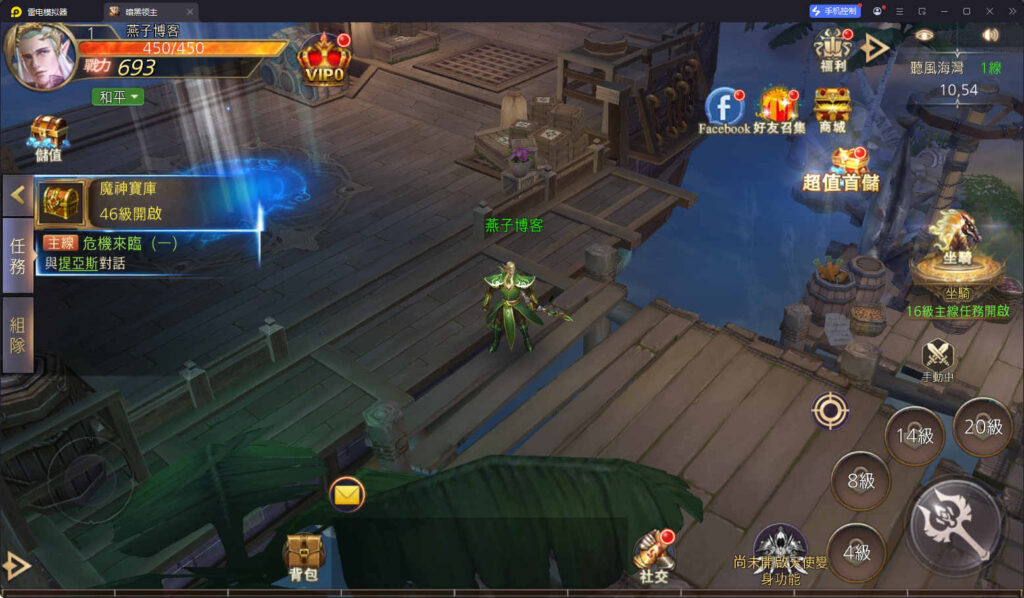Image resolution: width=1024 pixels, height=598 pixels.
Task: Toggle the 手動中 auto-combat swords button
Action: 937,355
